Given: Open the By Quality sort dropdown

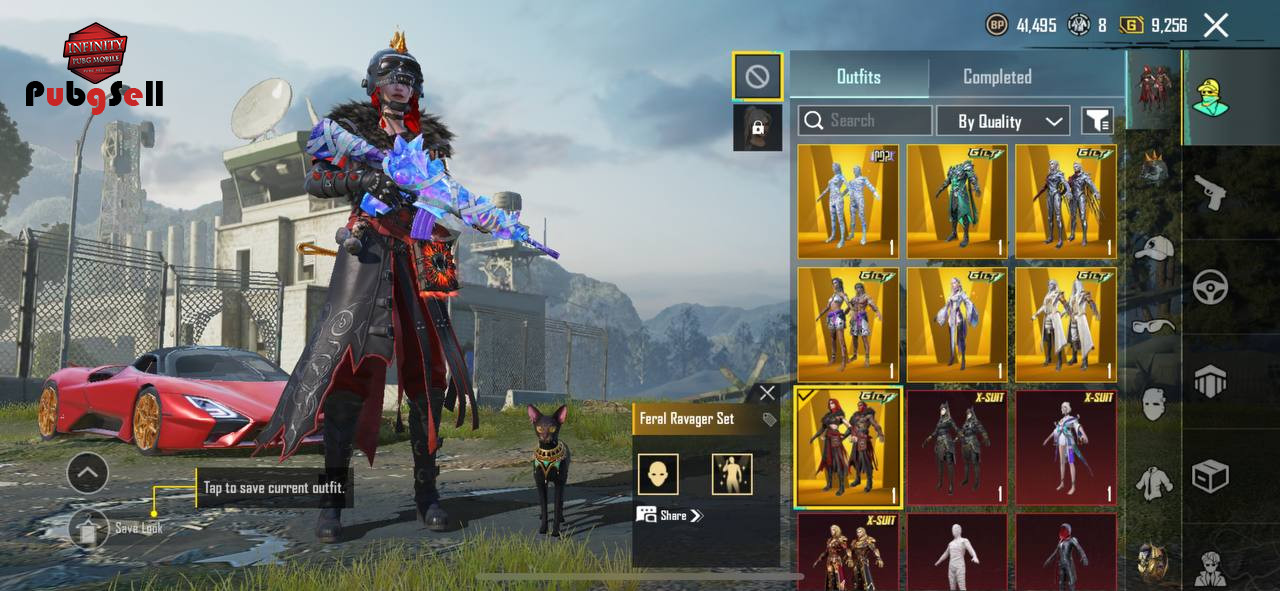Looking at the screenshot, I should coord(1003,121).
